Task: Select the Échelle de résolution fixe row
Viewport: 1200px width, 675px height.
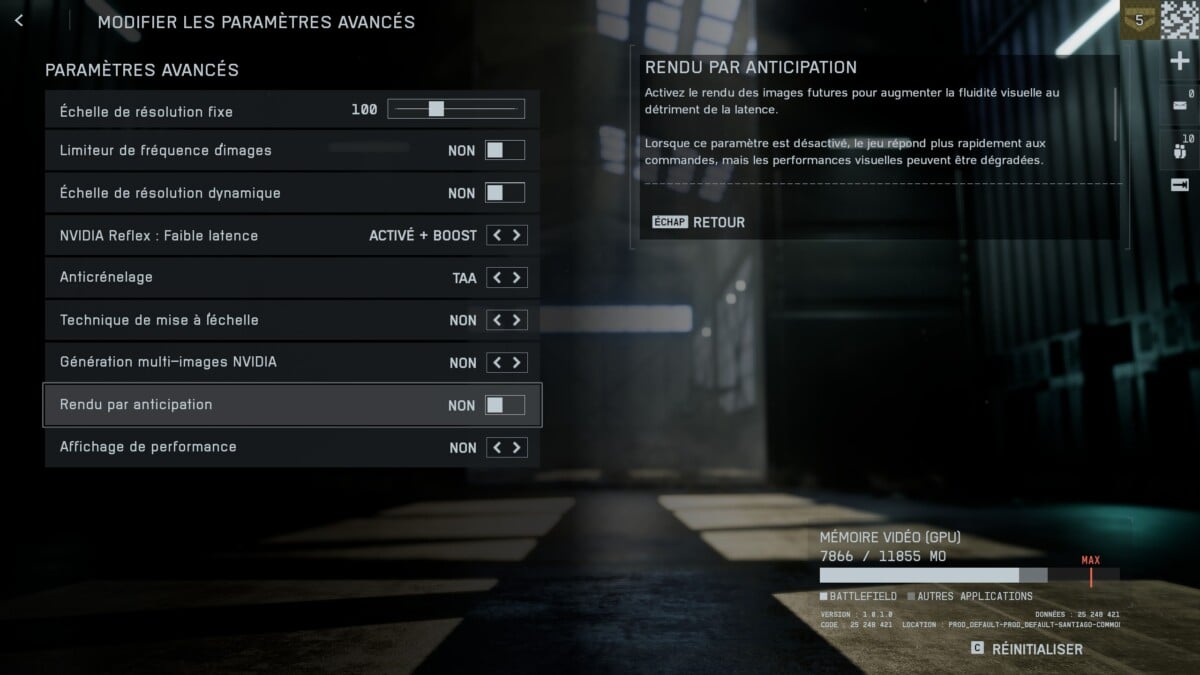Action: pyautogui.click(x=190, y=110)
